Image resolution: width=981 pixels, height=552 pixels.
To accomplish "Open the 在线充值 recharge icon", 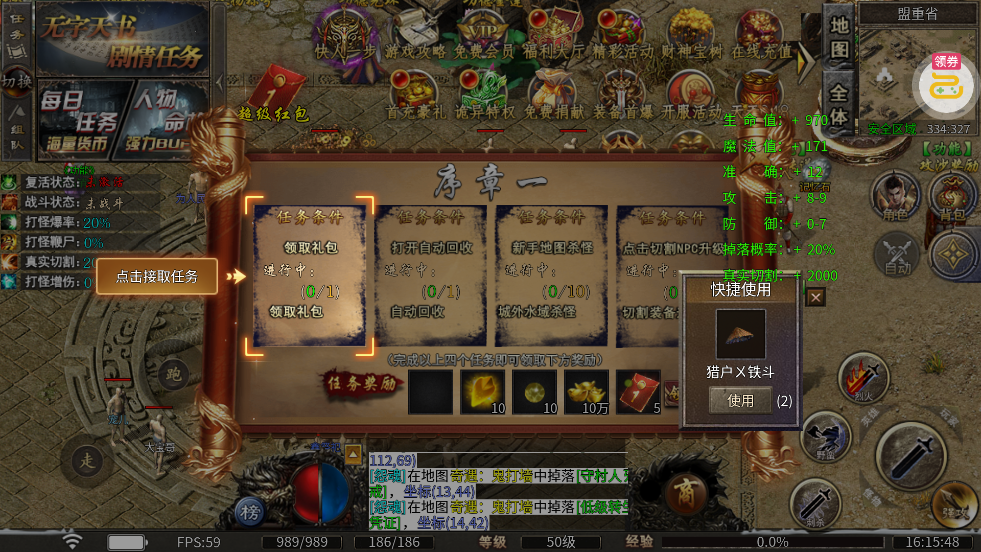I will tap(762, 35).
